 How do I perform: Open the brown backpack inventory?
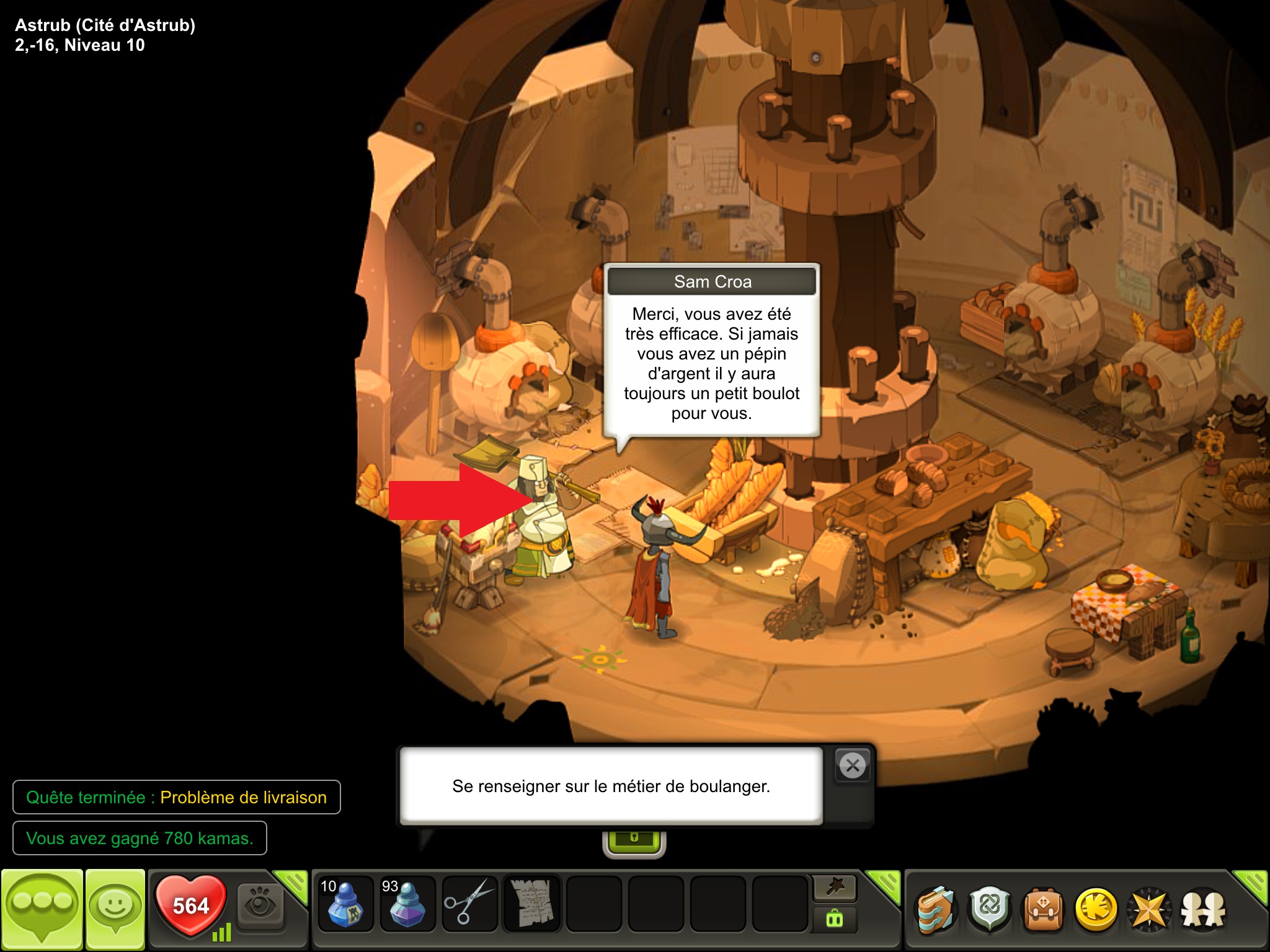click(x=1044, y=910)
